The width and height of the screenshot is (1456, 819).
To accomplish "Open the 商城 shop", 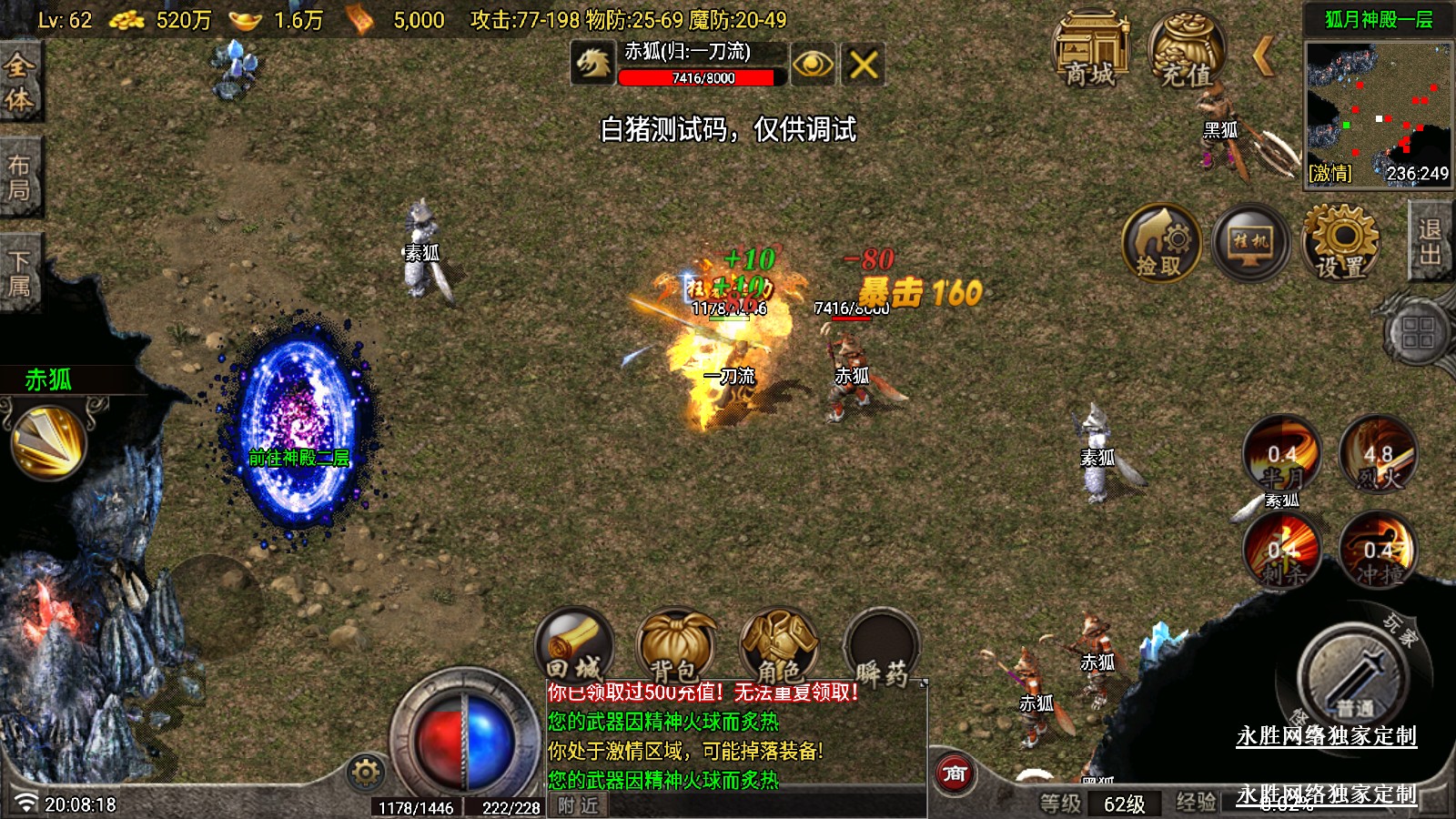I will (x=1089, y=51).
